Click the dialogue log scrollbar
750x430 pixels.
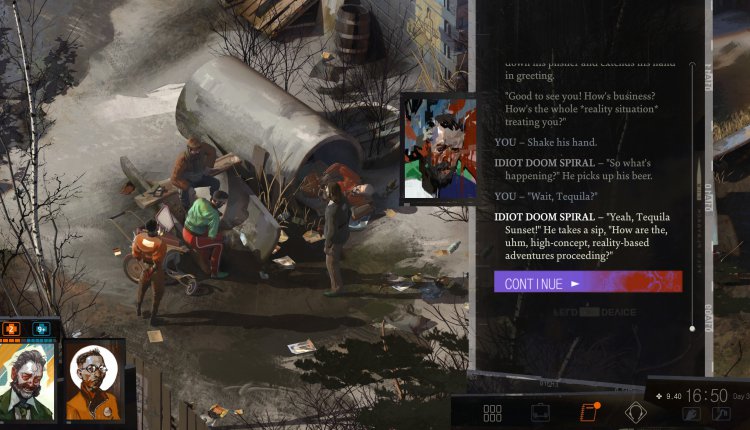coord(692,195)
